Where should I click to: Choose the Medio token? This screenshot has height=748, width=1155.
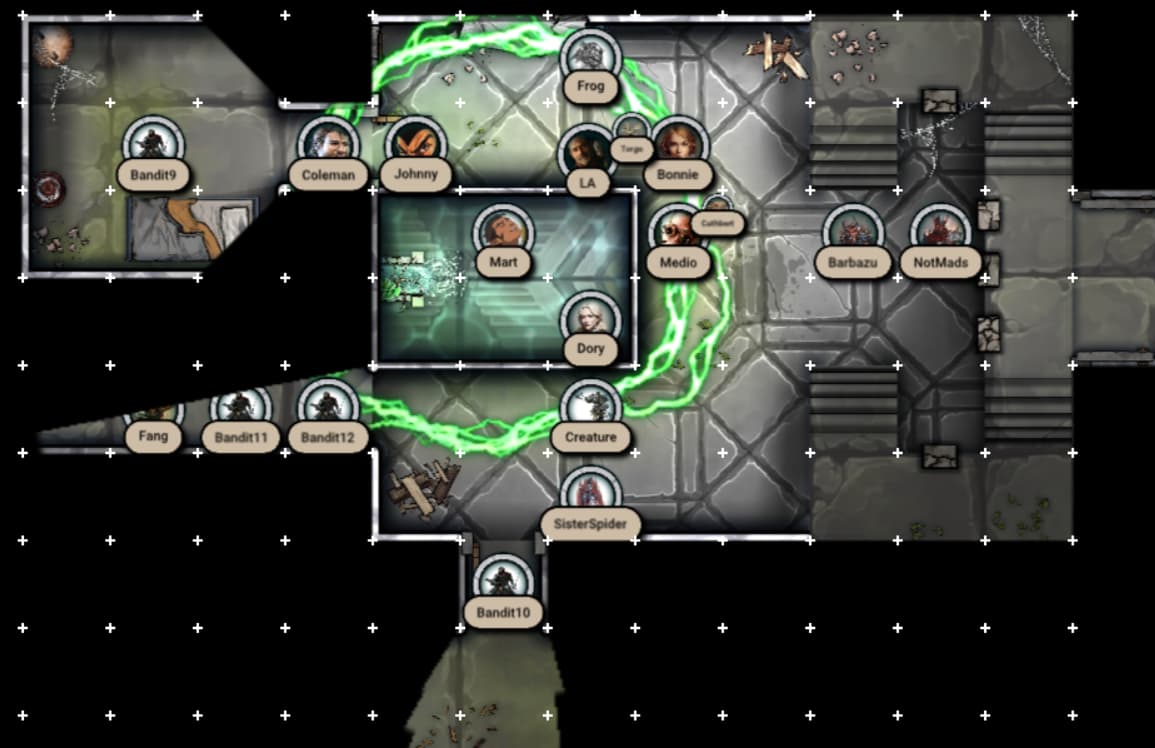point(676,234)
